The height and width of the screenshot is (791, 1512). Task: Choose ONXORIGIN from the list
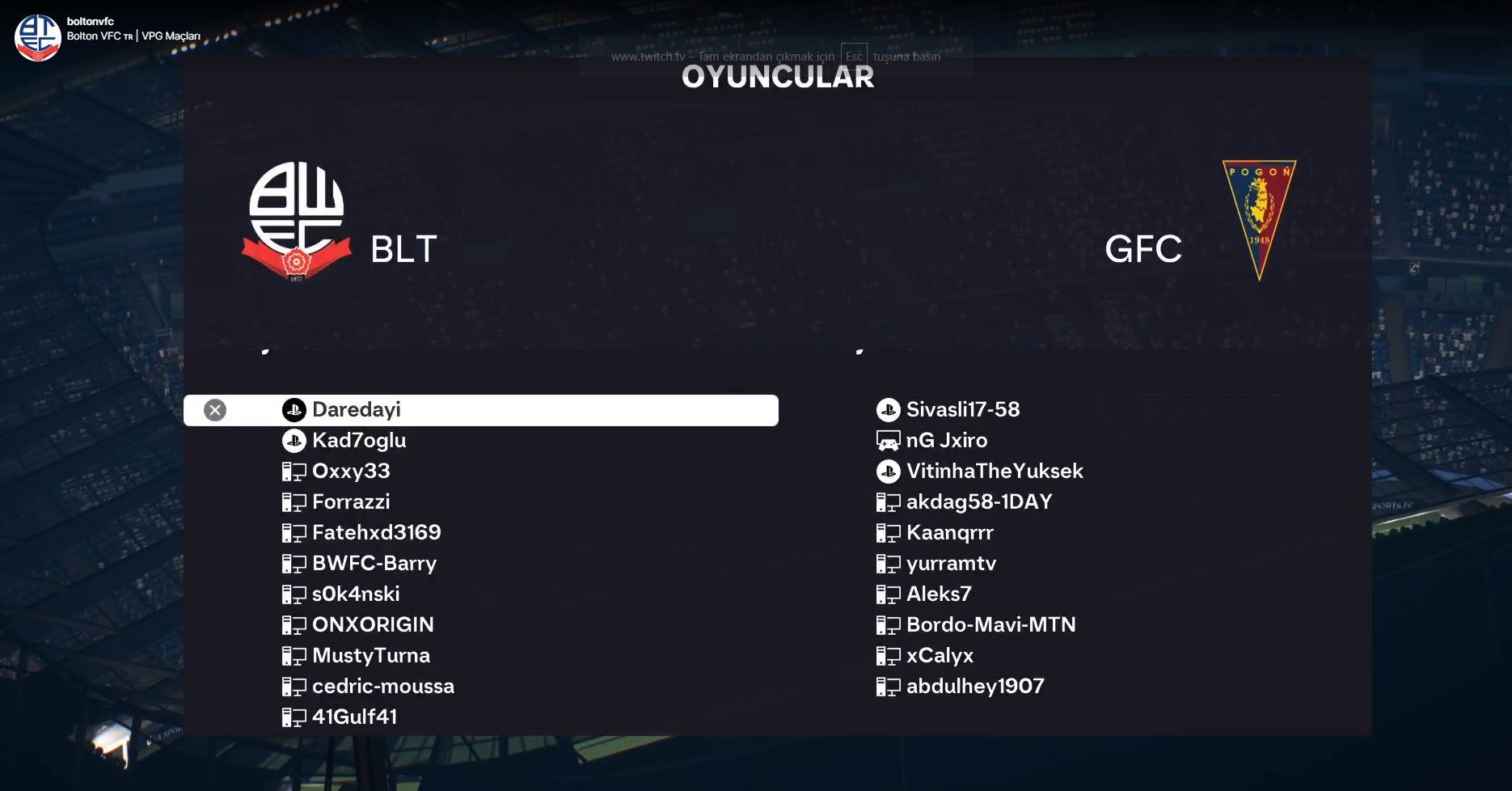click(x=373, y=625)
